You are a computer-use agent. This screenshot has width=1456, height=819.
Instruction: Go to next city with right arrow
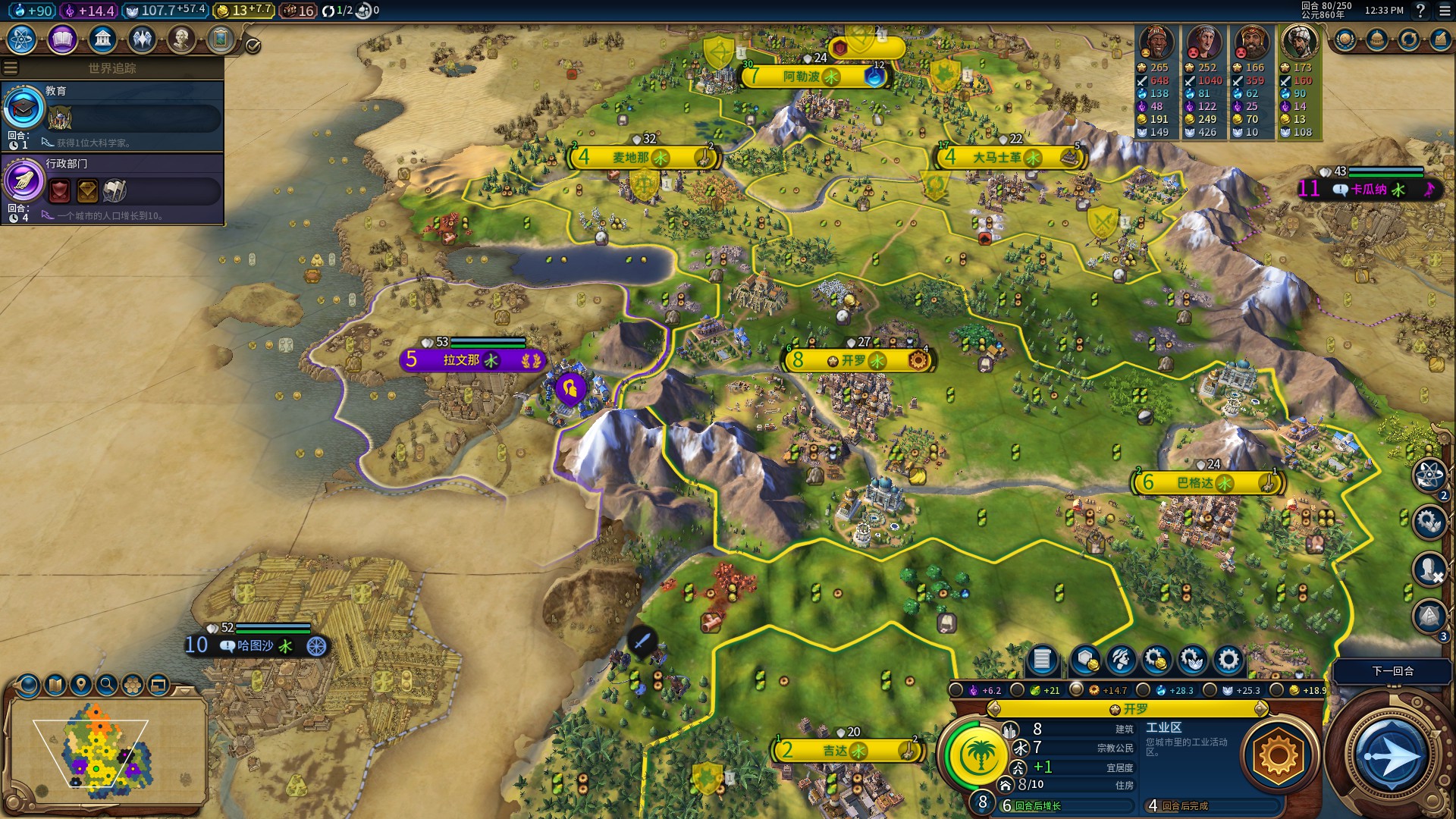[x=1260, y=709]
